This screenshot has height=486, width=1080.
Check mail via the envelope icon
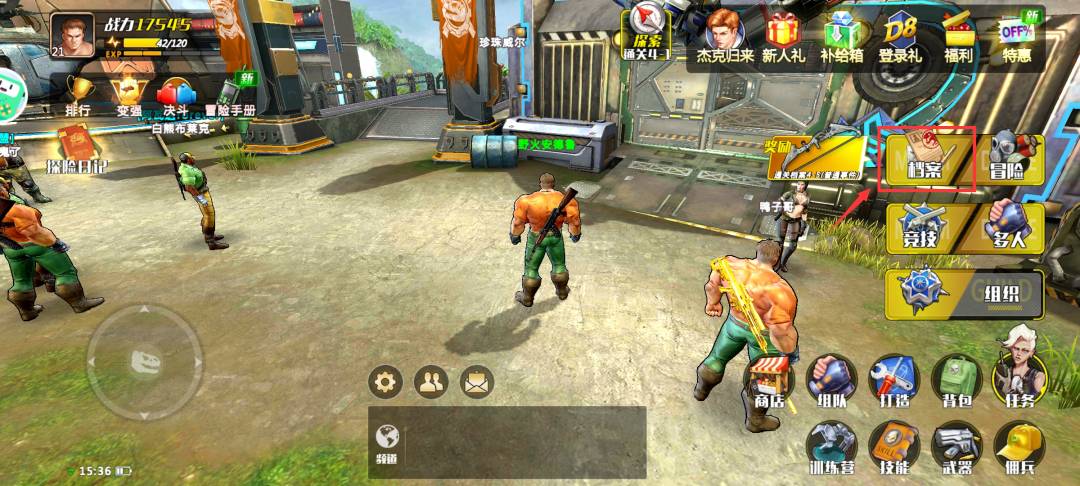477,381
